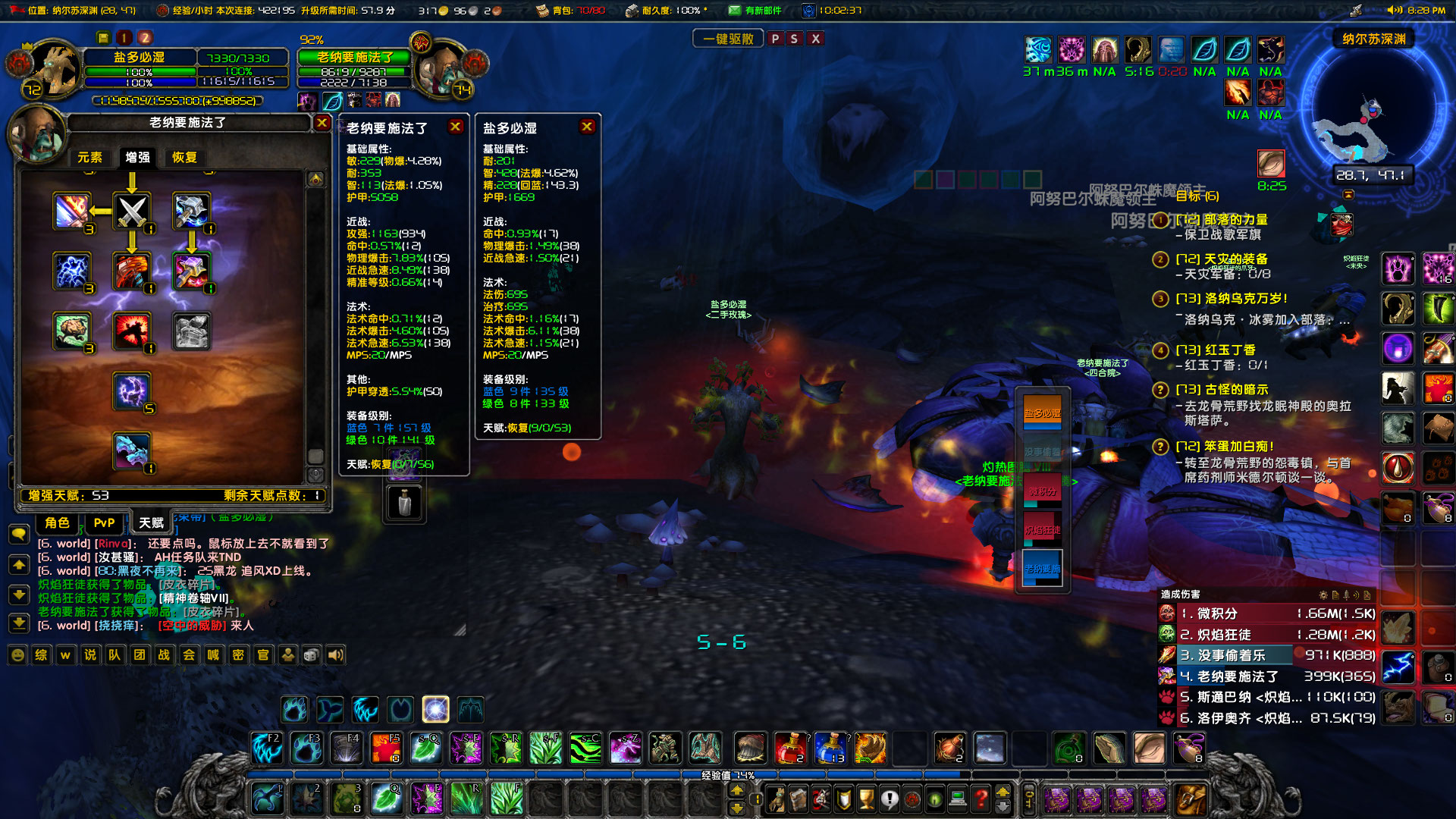The image size is (1456, 819).
Task: Switch to the 元素 talent tab
Action: tap(90, 158)
